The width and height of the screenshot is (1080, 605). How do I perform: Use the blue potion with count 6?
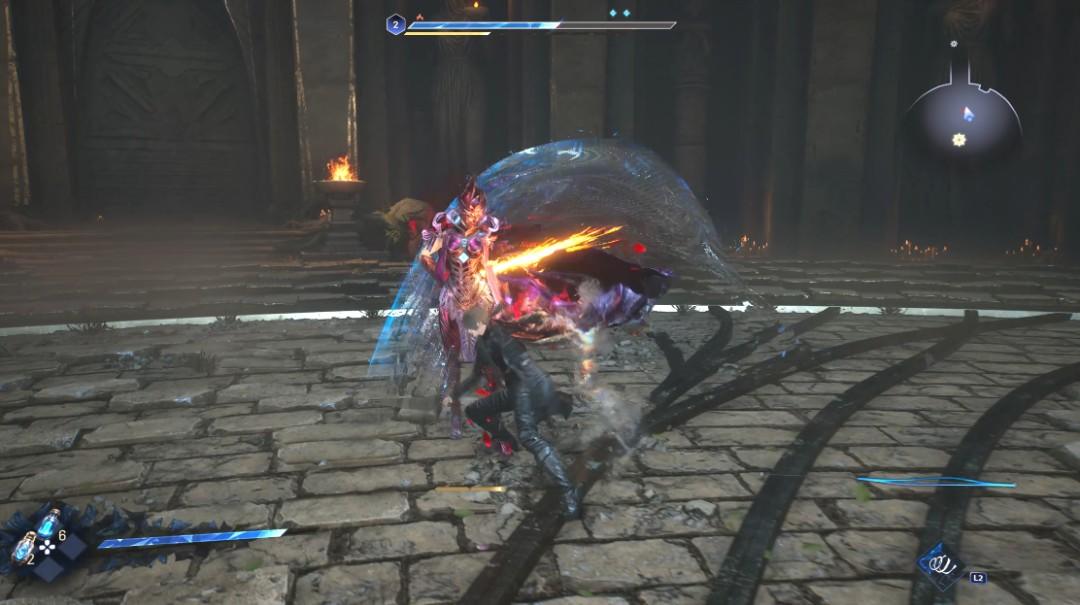[47, 523]
